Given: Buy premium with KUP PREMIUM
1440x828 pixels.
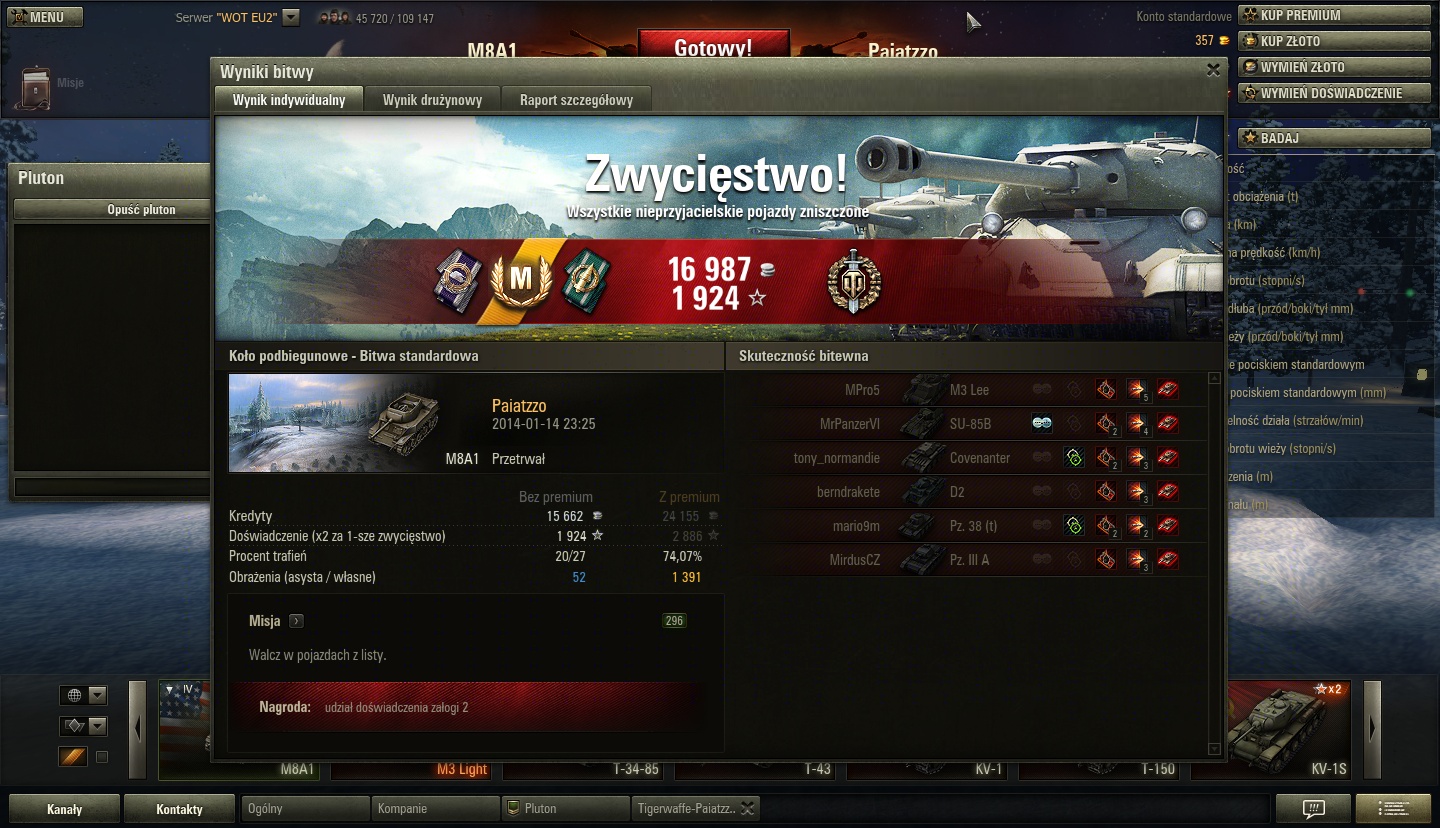Looking at the screenshot, I should click(x=1334, y=15).
